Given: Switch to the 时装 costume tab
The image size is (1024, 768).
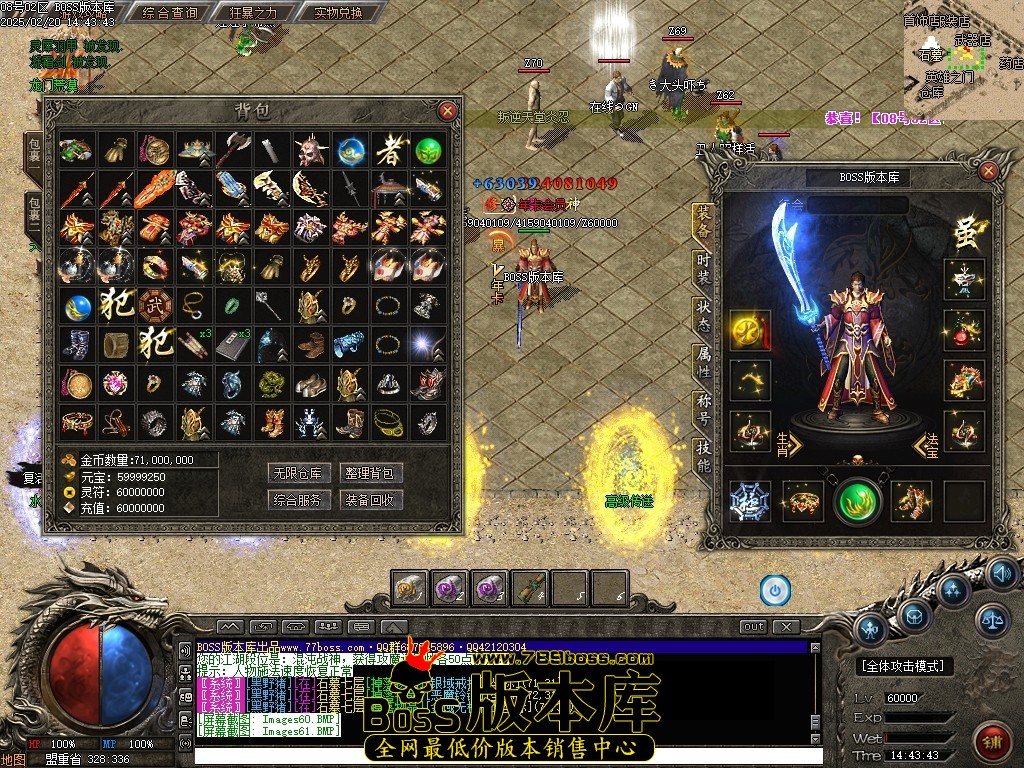Looking at the screenshot, I should pyautogui.click(x=703, y=268).
